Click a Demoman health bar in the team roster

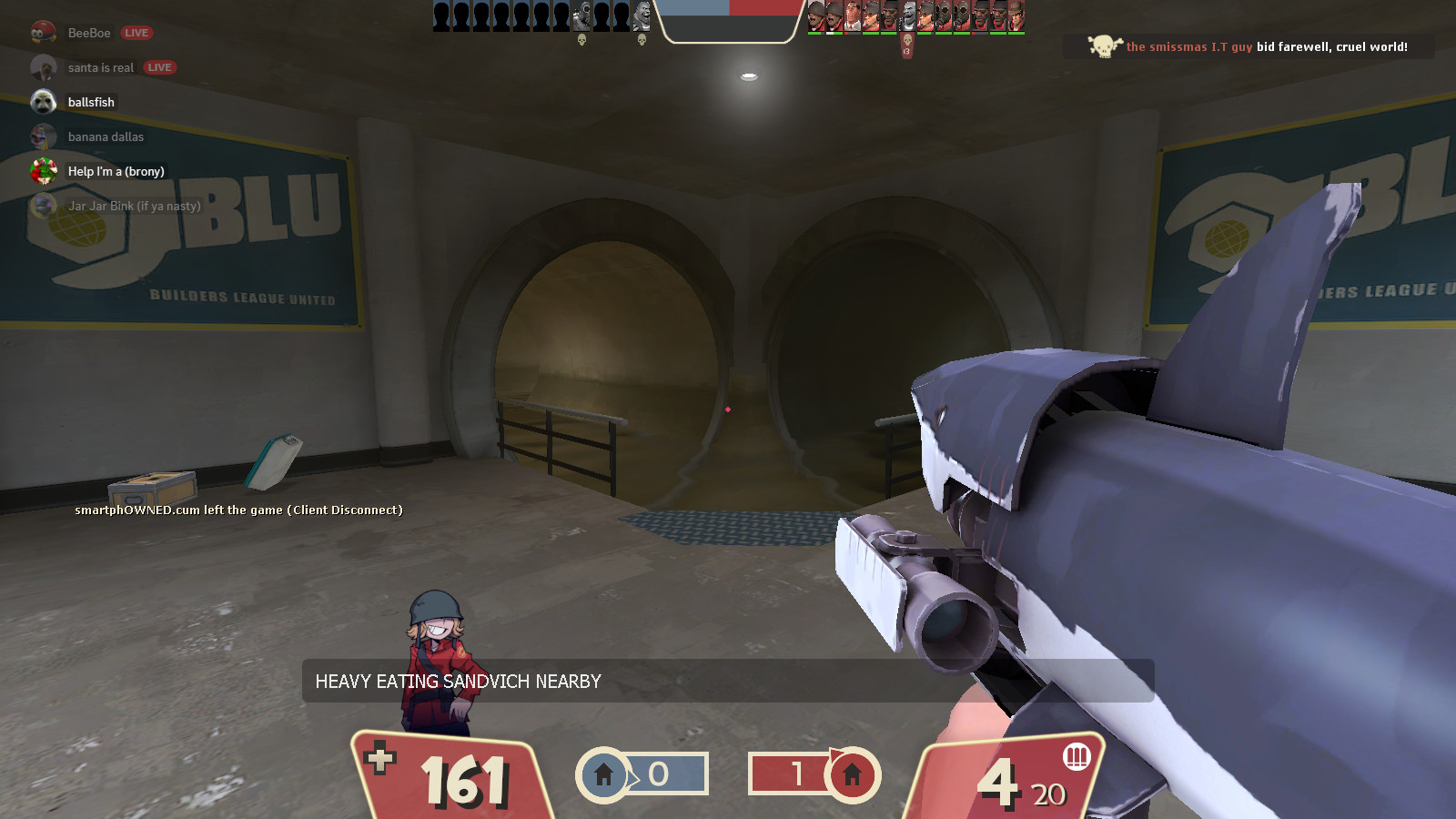(x=888, y=34)
